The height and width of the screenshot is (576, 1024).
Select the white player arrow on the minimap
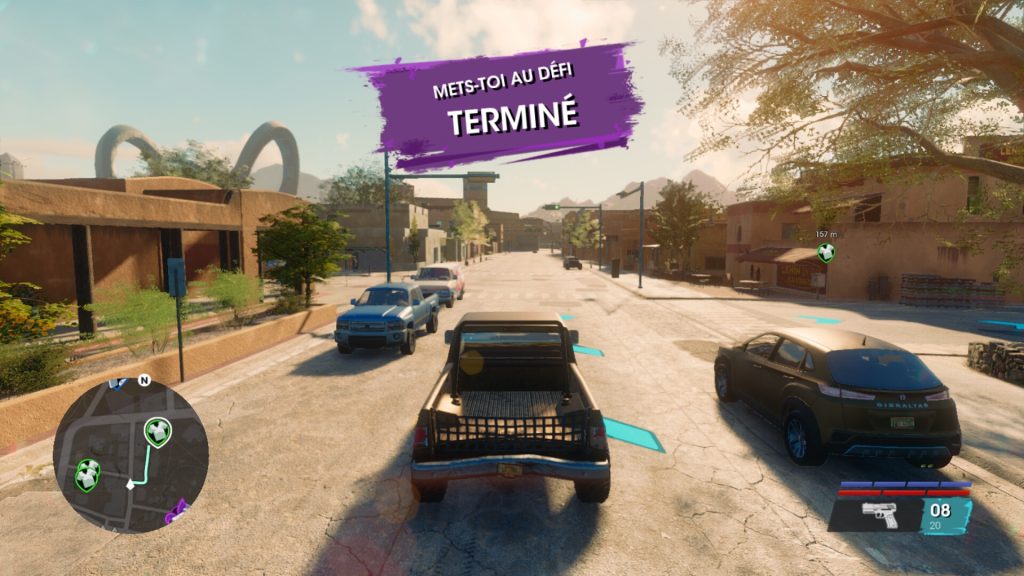(130, 484)
